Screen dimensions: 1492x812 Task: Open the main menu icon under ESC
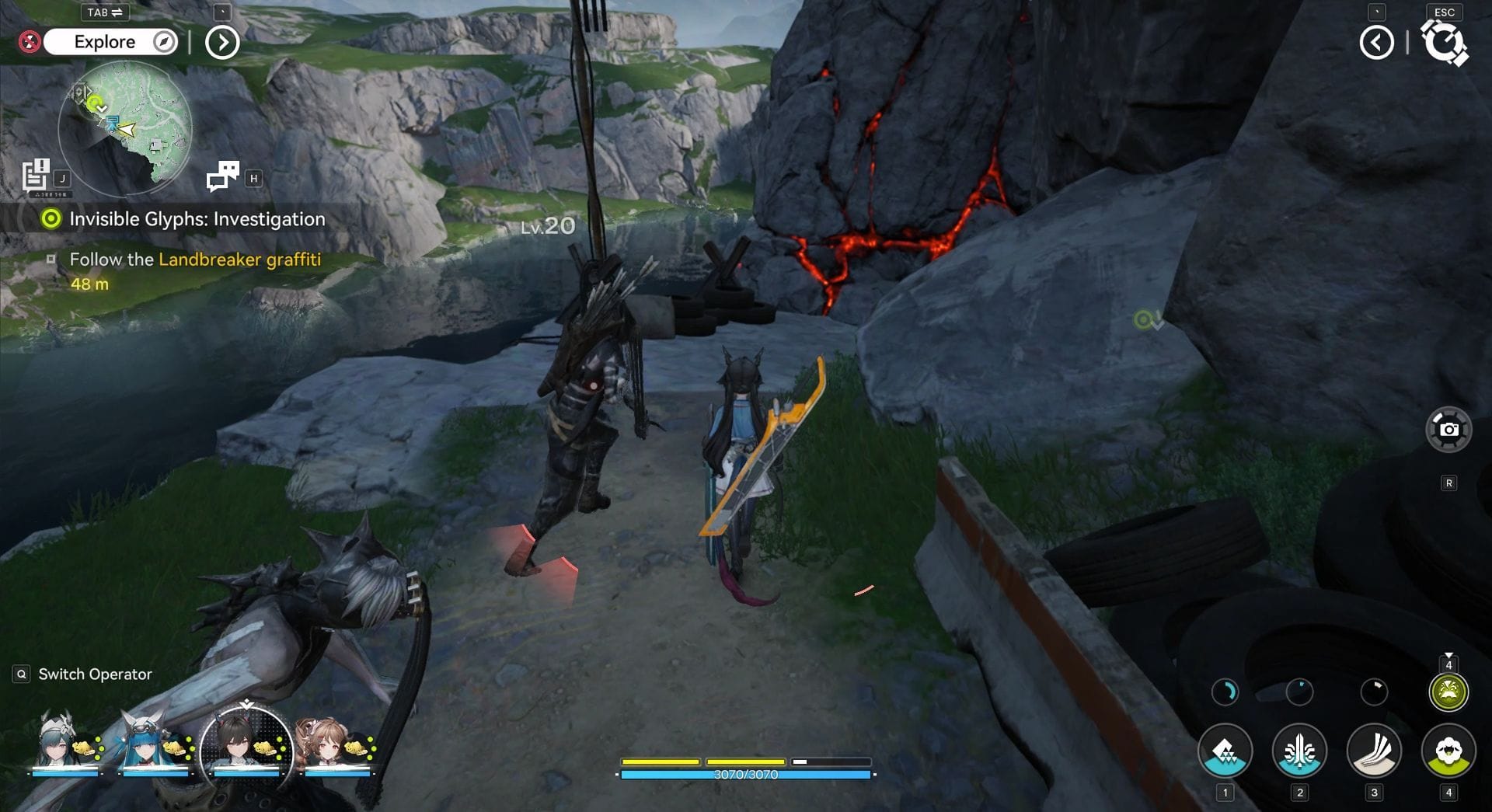pyautogui.click(x=1444, y=43)
